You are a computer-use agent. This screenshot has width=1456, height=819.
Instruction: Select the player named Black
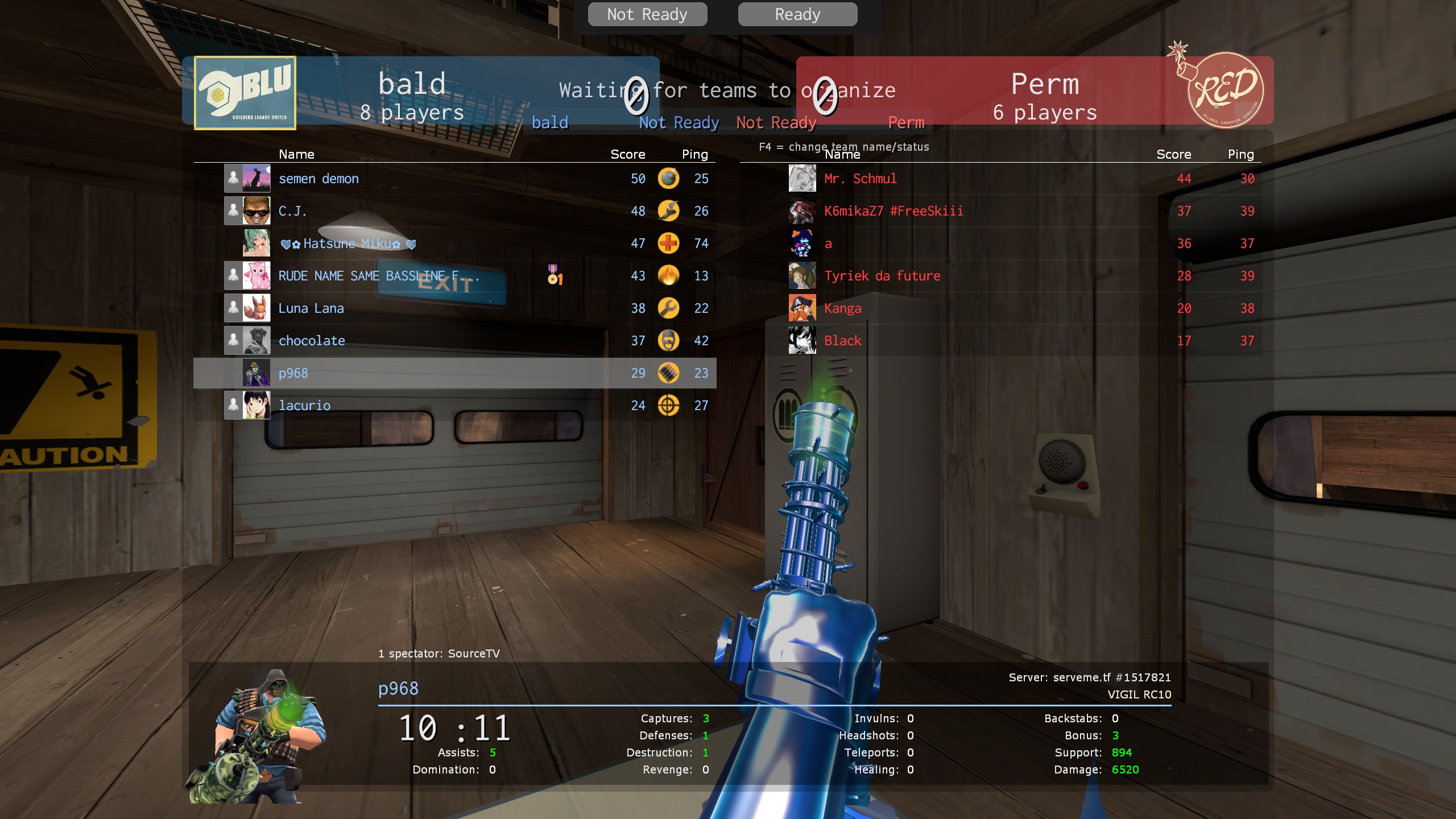(843, 341)
